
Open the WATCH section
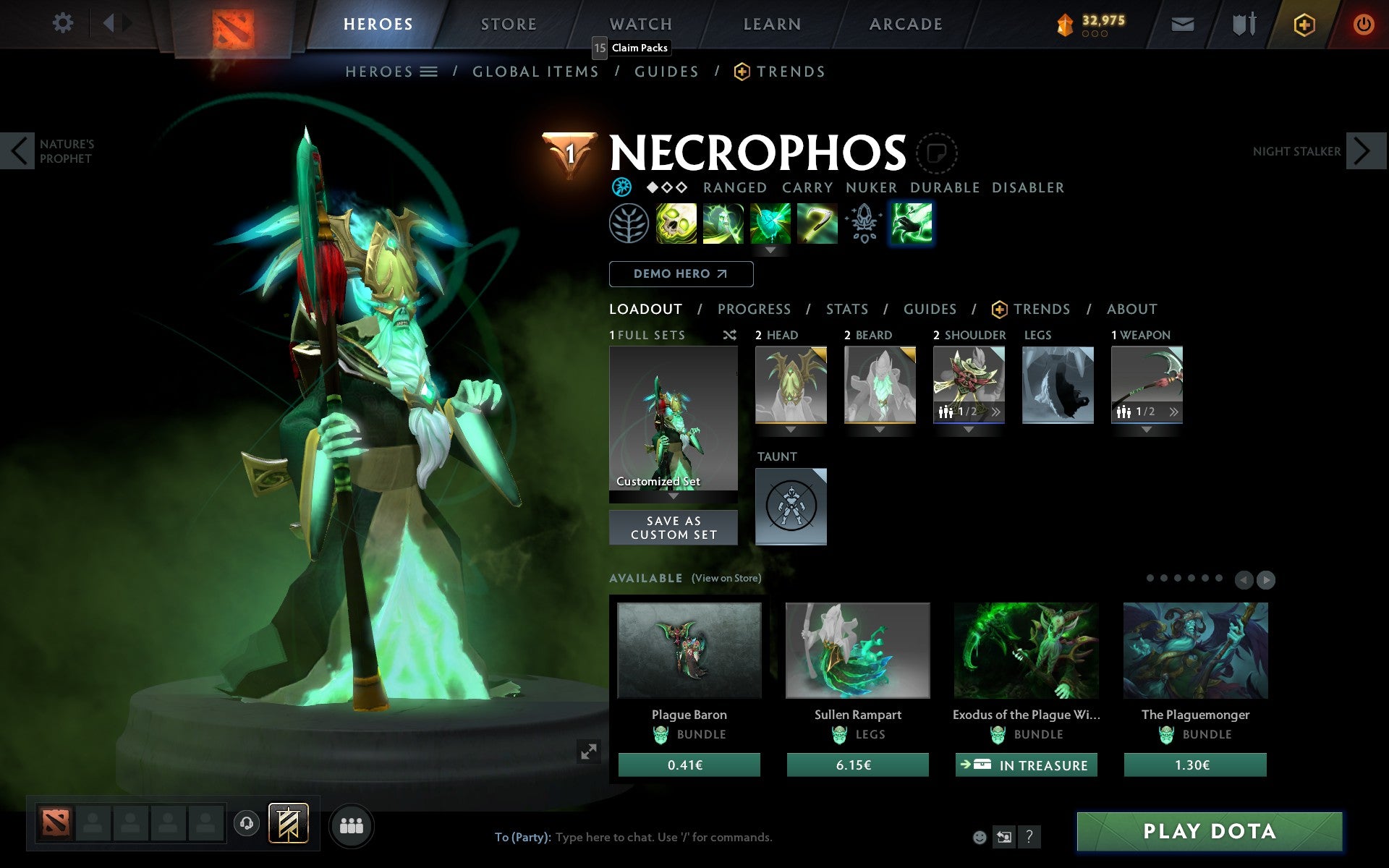pyautogui.click(x=640, y=24)
